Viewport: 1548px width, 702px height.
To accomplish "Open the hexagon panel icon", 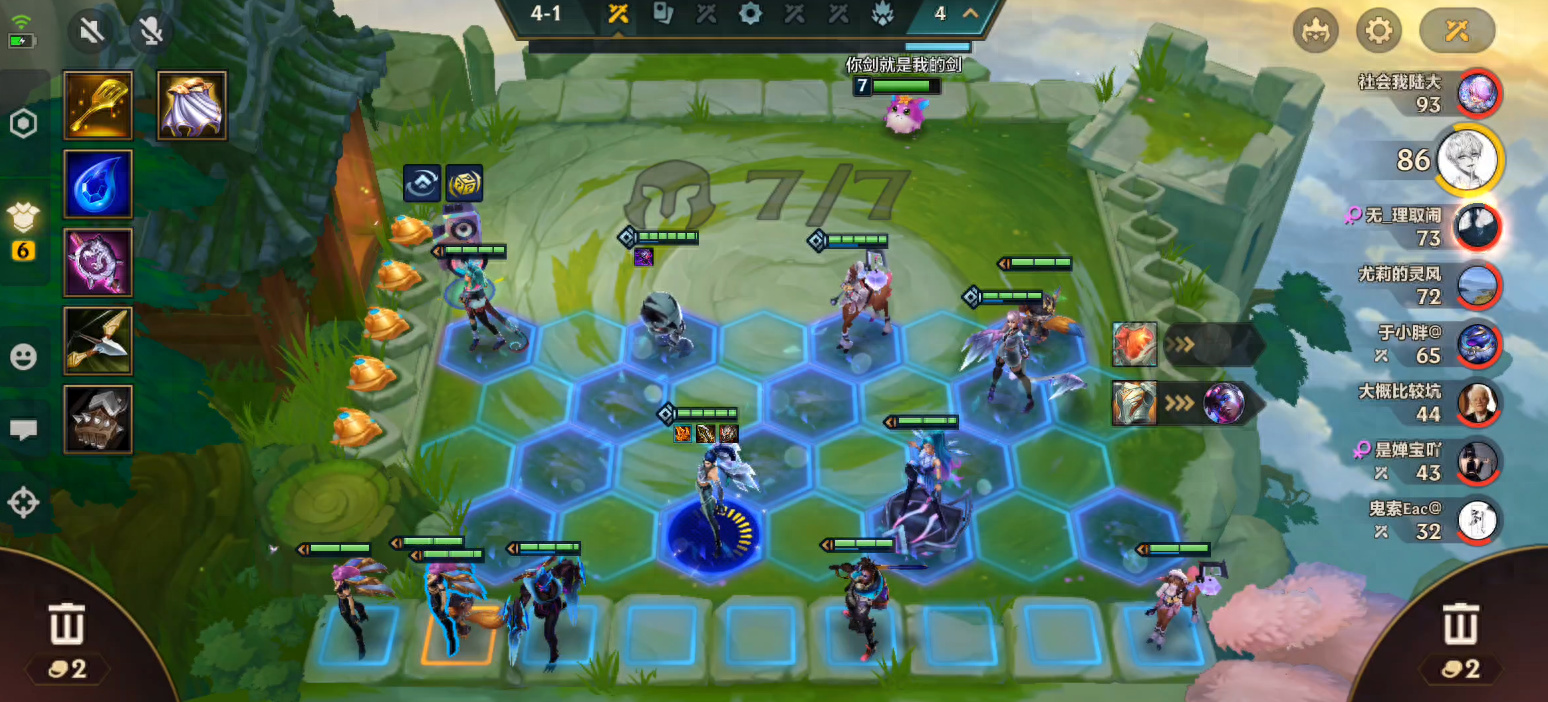I will 23,123.
